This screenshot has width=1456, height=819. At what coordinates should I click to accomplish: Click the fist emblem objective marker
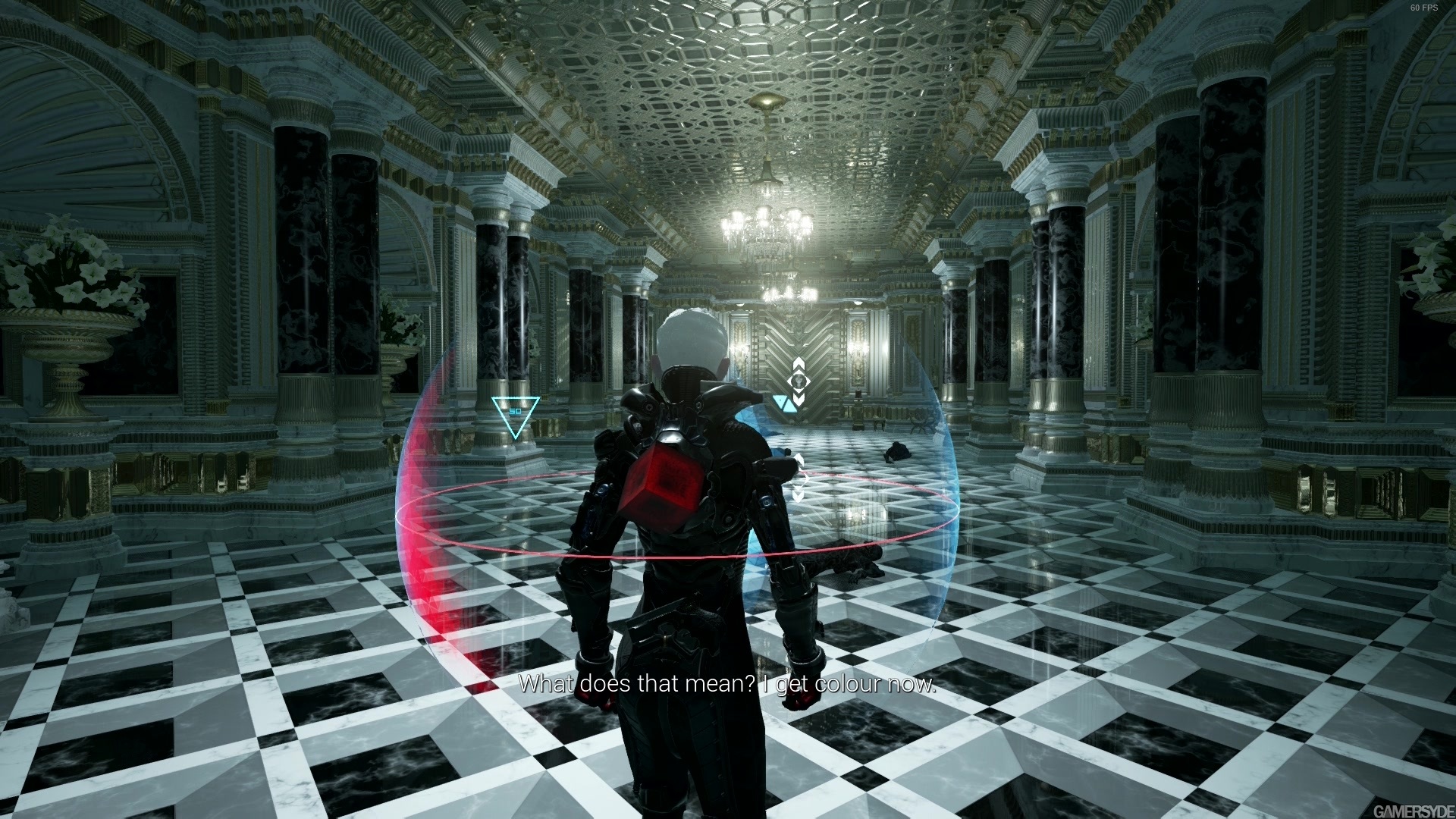[x=799, y=379]
